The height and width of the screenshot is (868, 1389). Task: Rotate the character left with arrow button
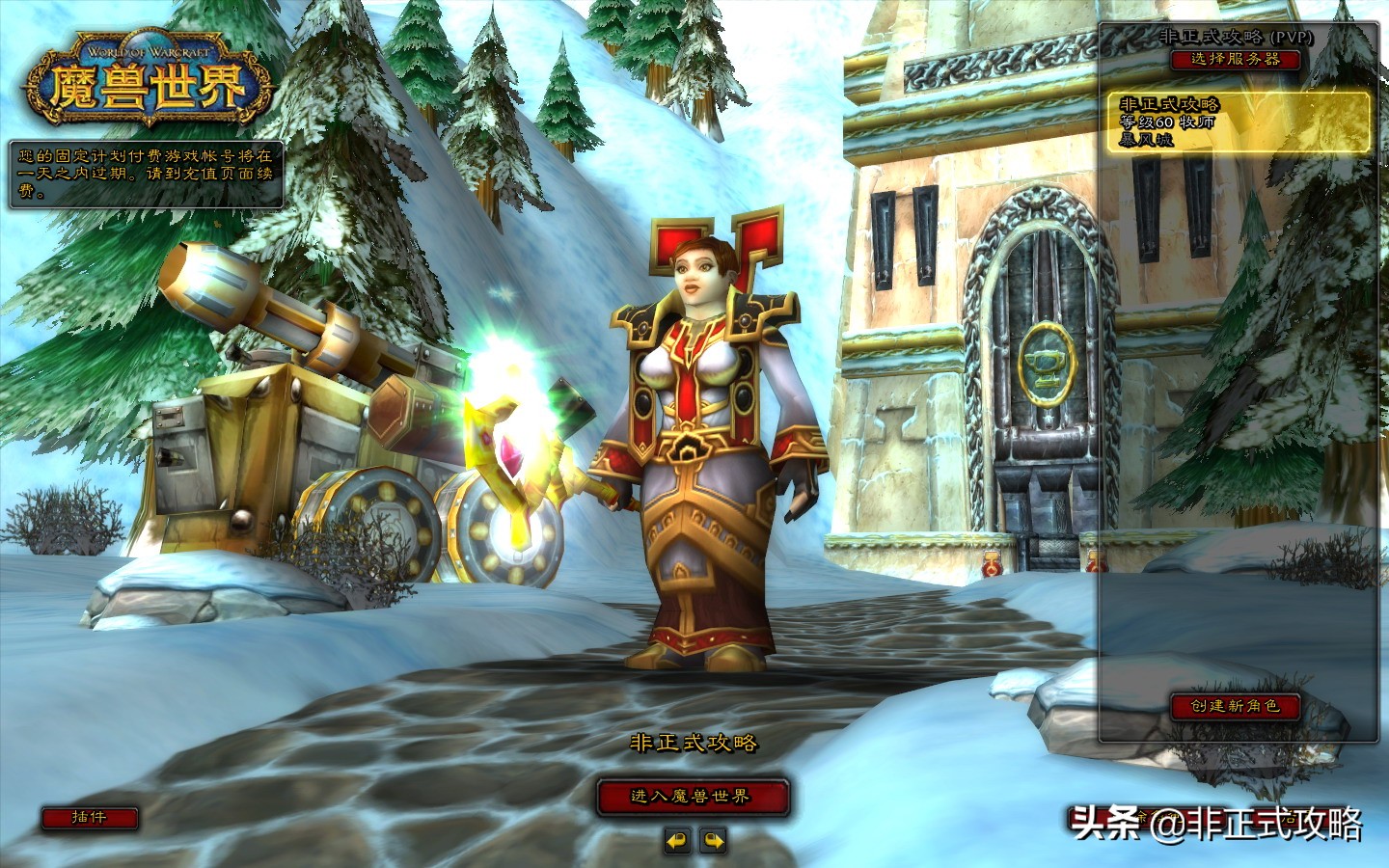tap(677, 841)
